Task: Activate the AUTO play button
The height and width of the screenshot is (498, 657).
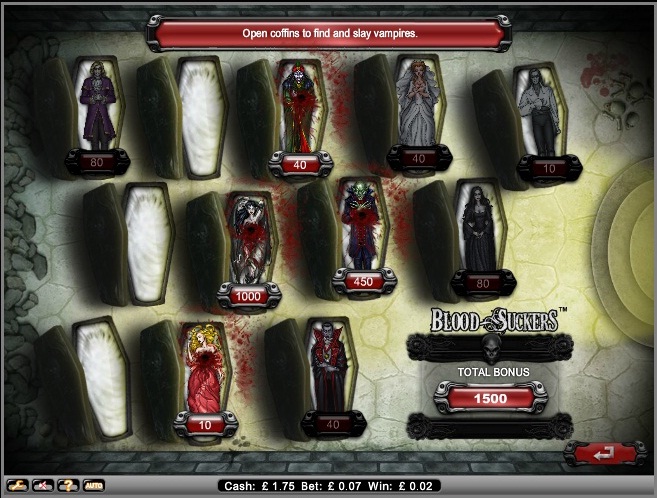Action: (x=93, y=486)
